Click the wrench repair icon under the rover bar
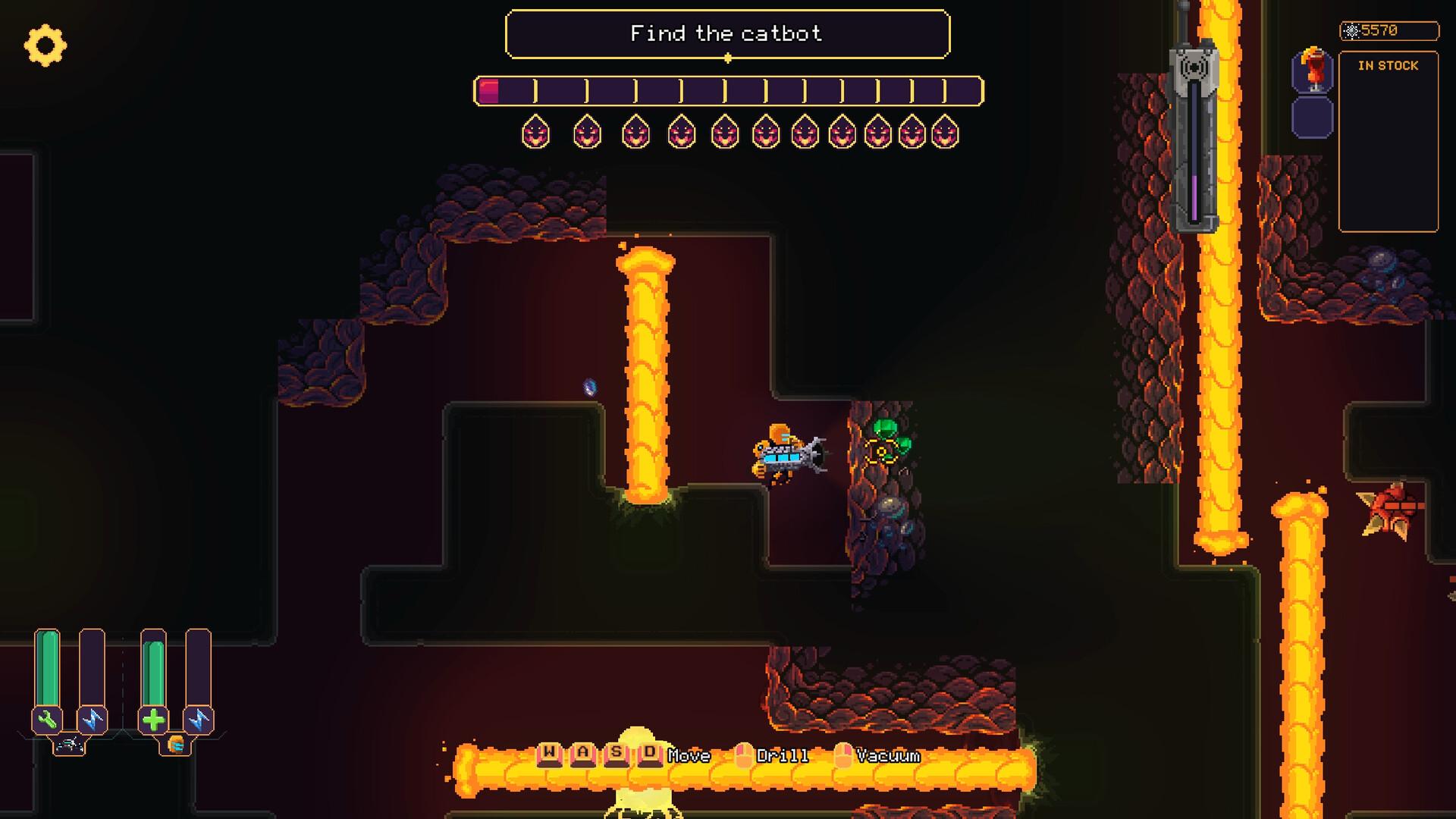This screenshot has width=1456, height=819. (x=46, y=719)
